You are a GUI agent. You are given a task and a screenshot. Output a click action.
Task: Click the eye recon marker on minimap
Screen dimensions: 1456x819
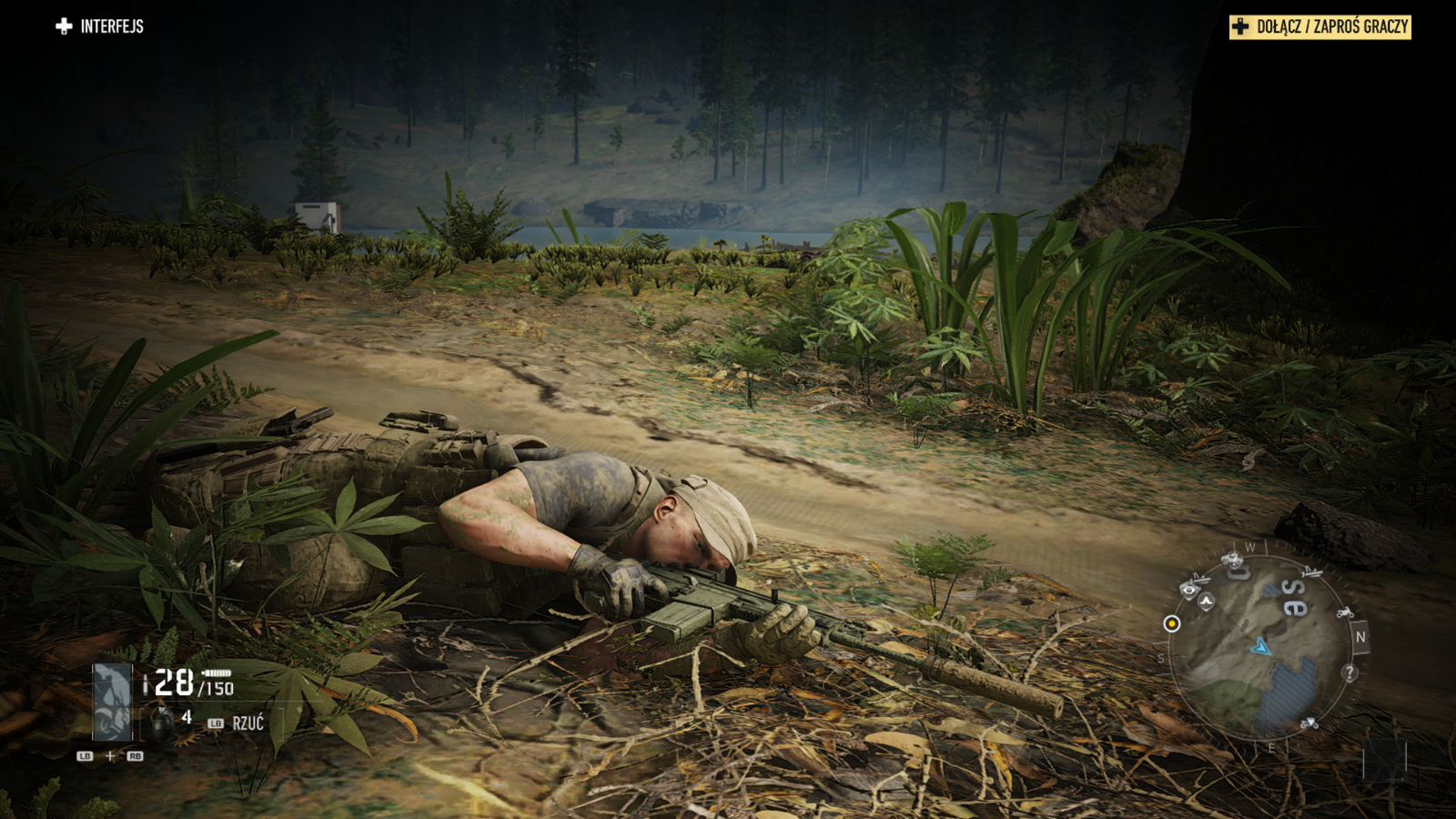coord(1188,590)
